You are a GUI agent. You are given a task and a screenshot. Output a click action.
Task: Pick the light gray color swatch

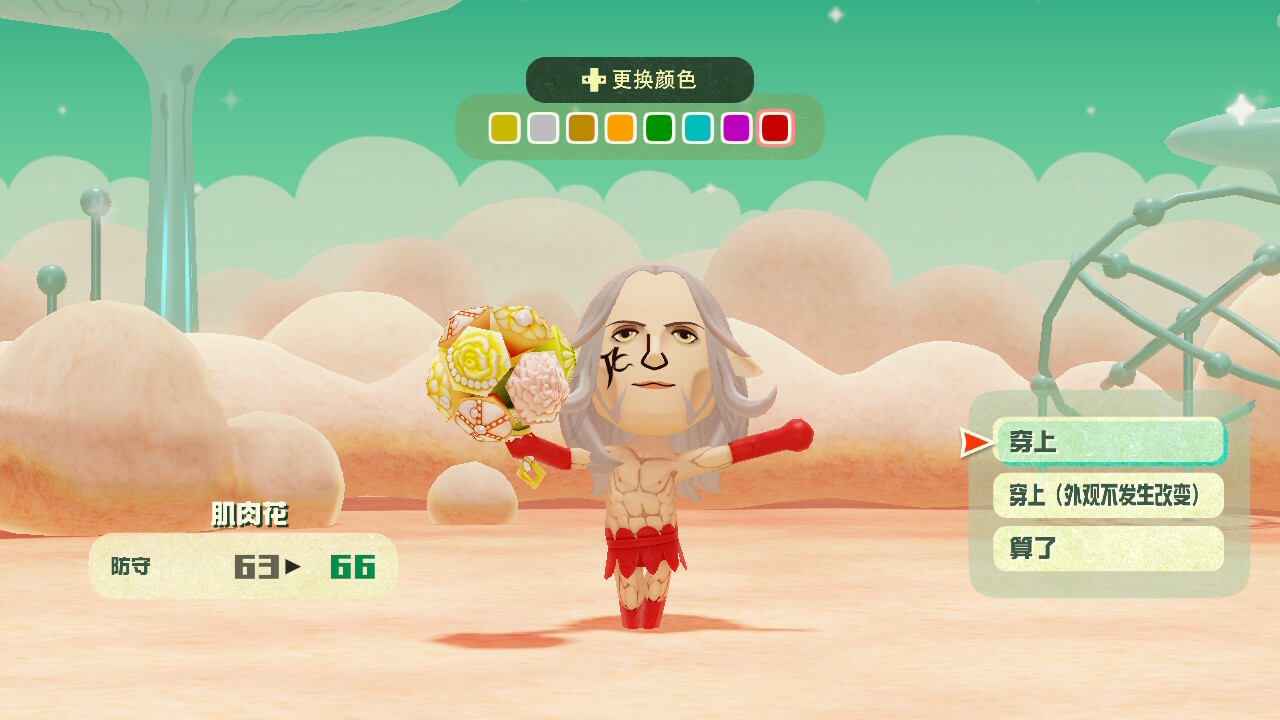(543, 128)
